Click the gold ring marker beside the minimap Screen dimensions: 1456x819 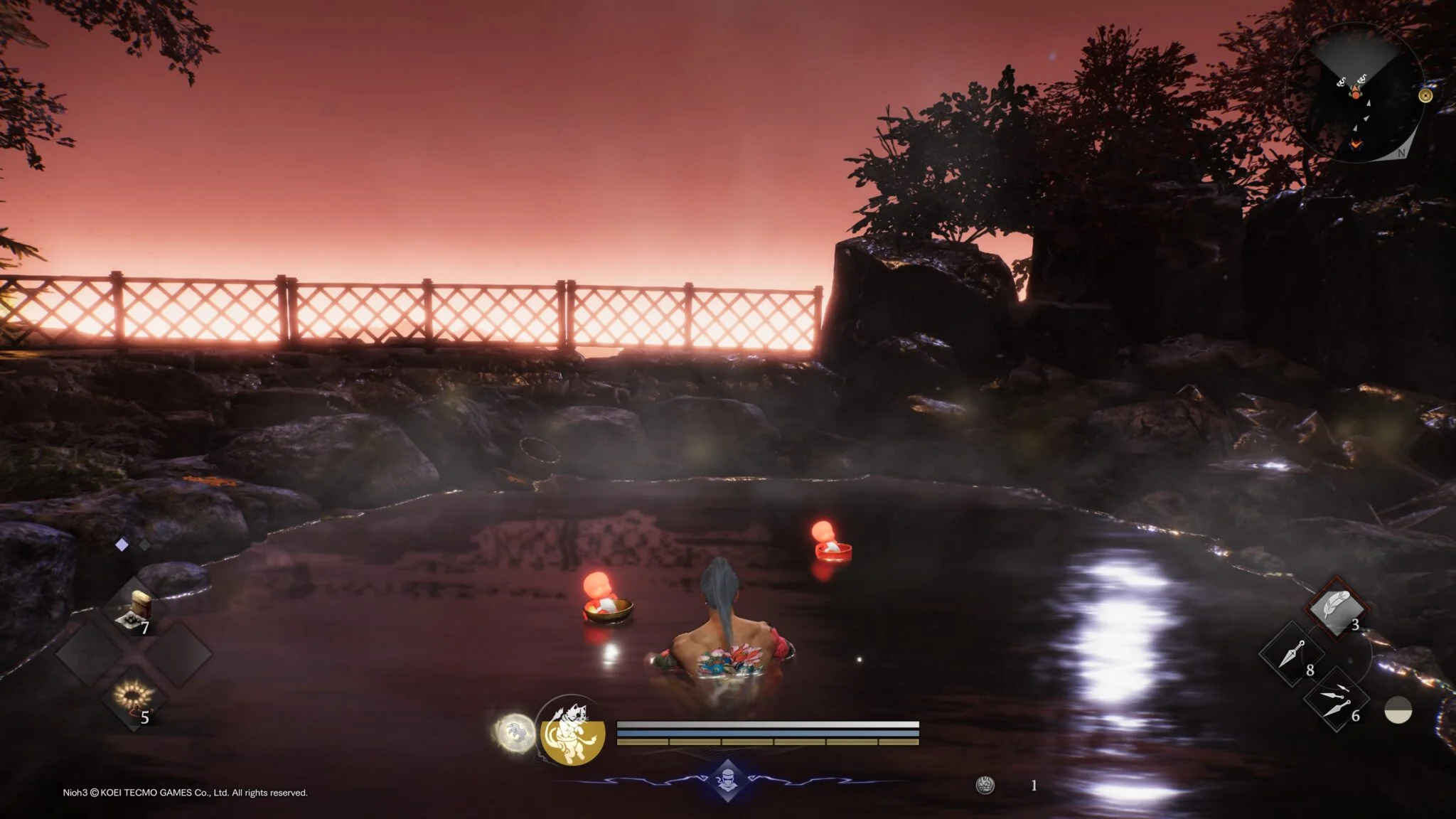pos(1425,96)
